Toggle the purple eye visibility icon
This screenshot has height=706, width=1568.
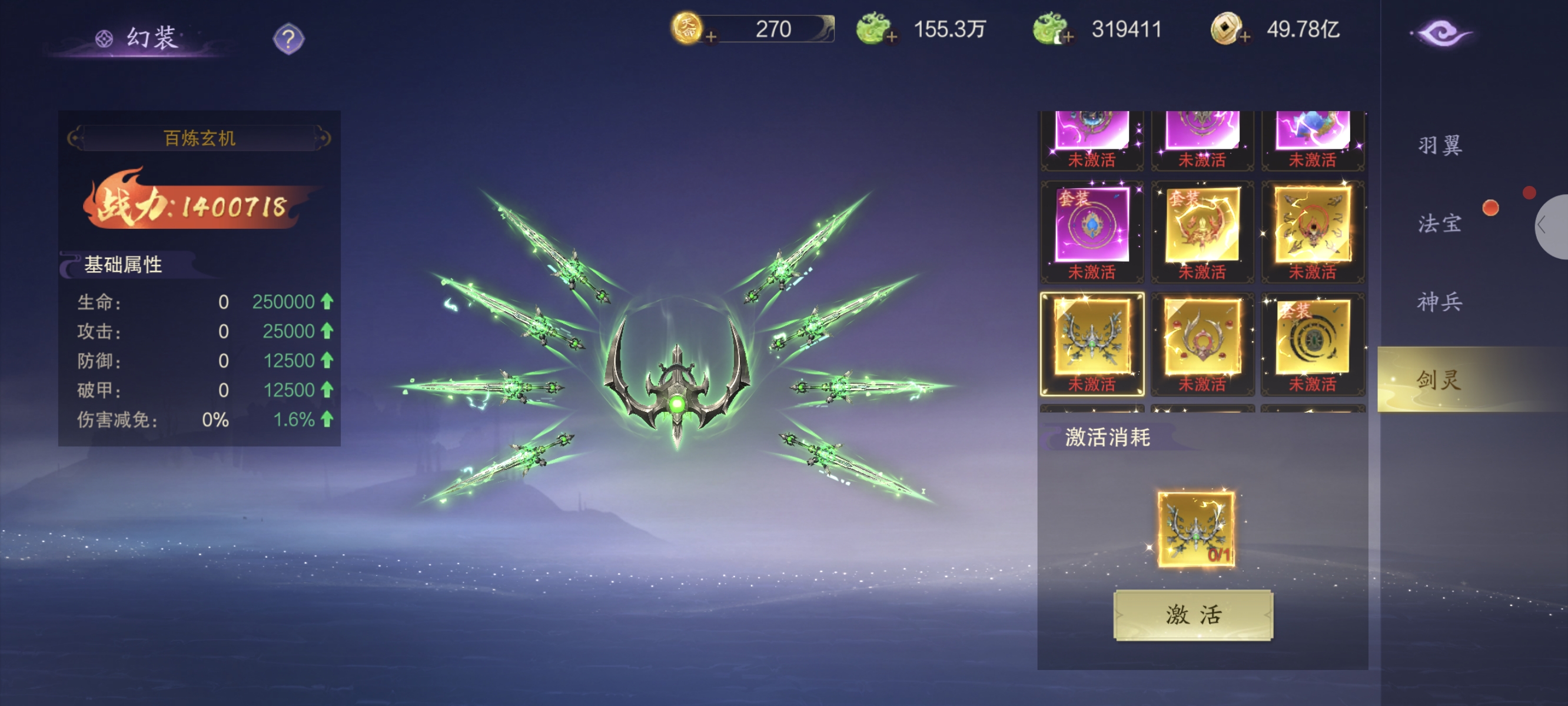coord(1441,33)
